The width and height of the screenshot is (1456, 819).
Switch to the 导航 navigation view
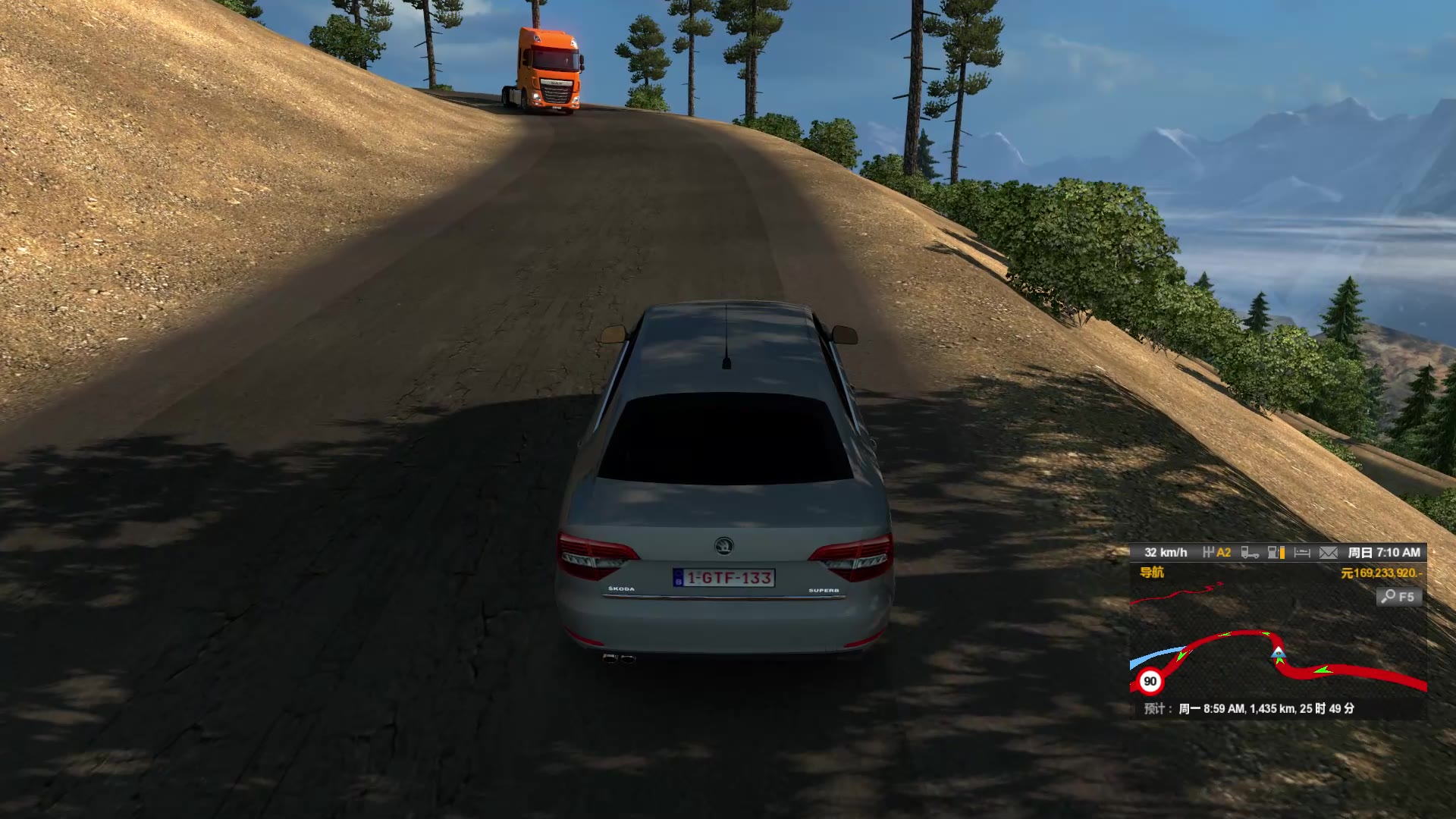pyautogui.click(x=1152, y=573)
